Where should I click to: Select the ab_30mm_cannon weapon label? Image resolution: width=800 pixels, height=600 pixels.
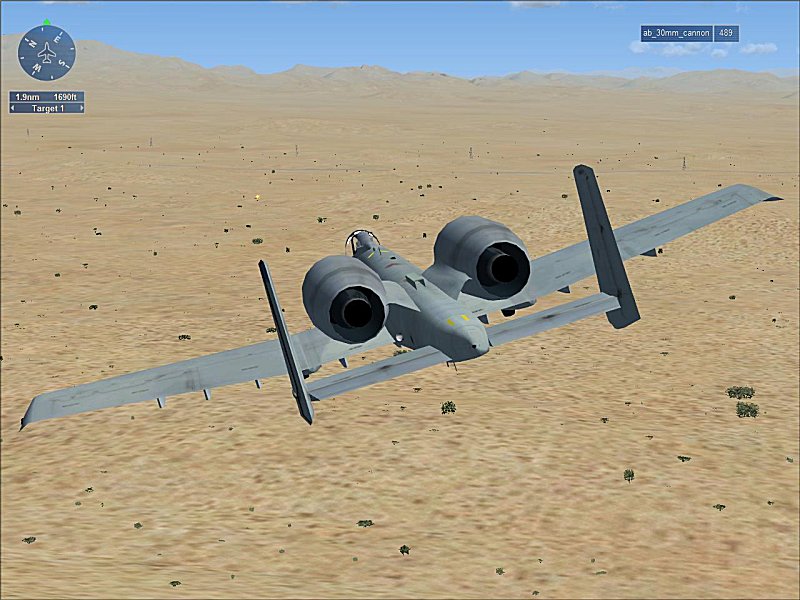pyautogui.click(x=676, y=33)
